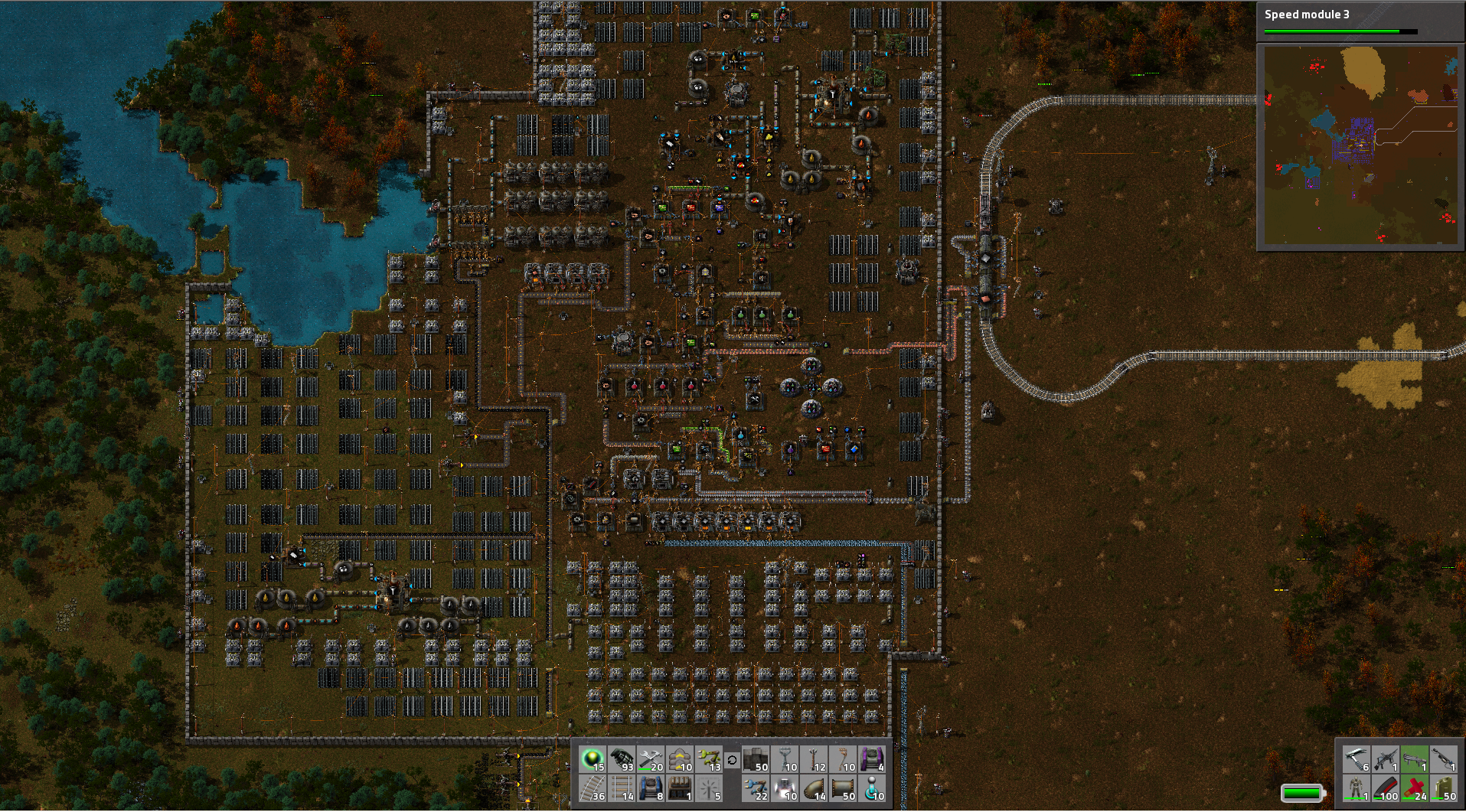Select the stone wall stack of 50
Image resolution: width=1466 pixels, height=812 pixels.
point(756,759)
